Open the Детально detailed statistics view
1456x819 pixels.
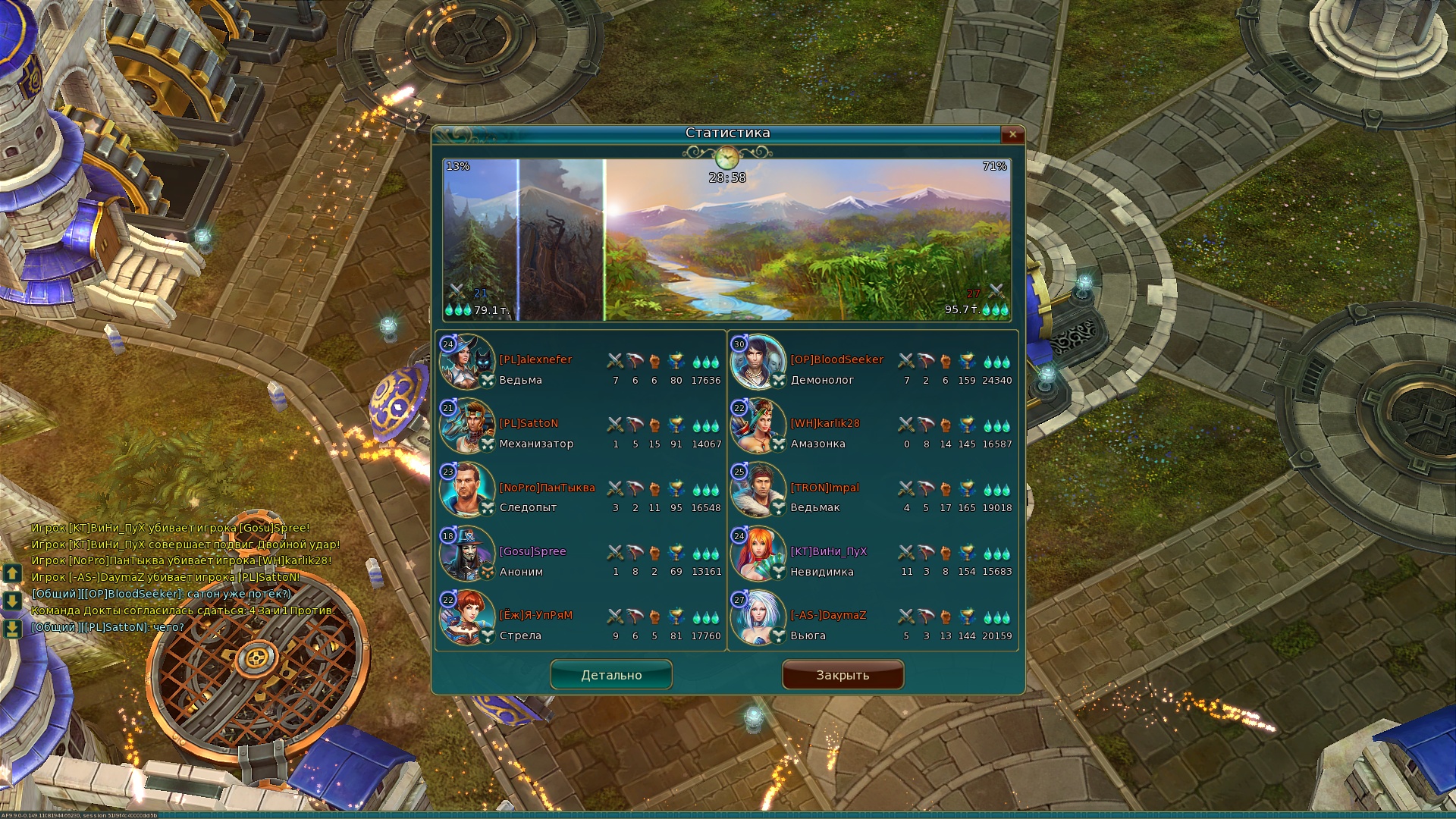click(610, 675)
